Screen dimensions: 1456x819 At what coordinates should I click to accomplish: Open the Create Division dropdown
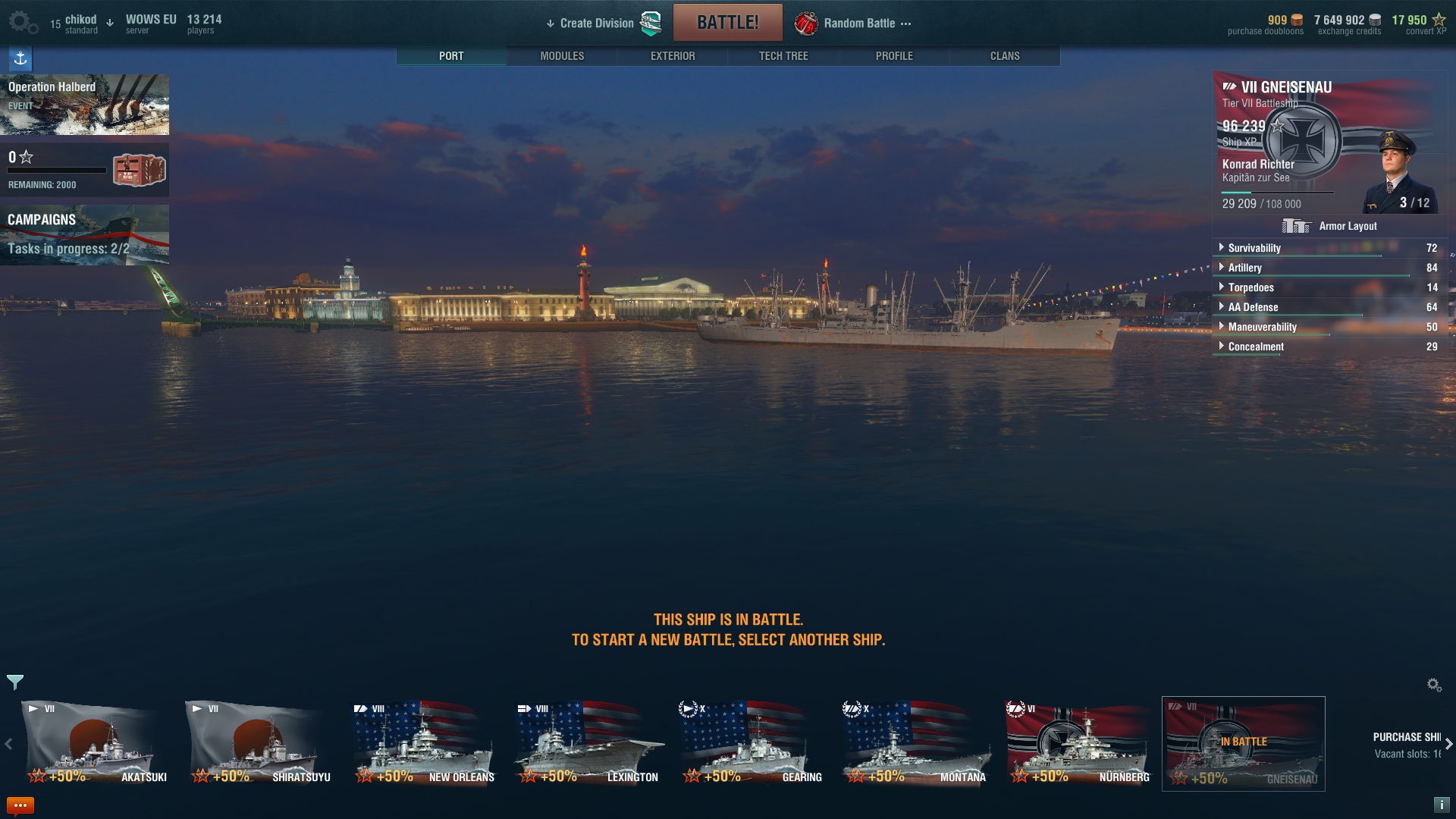pos(596,24)
